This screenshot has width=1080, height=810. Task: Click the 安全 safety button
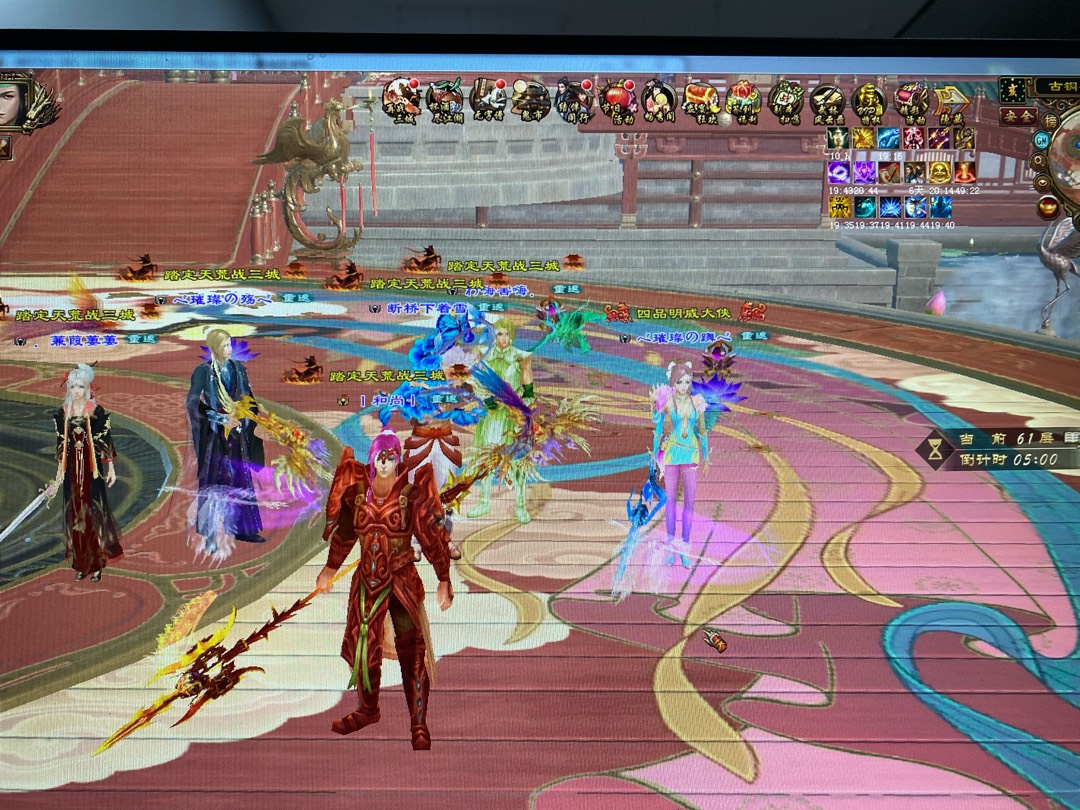pos(1017,115)
